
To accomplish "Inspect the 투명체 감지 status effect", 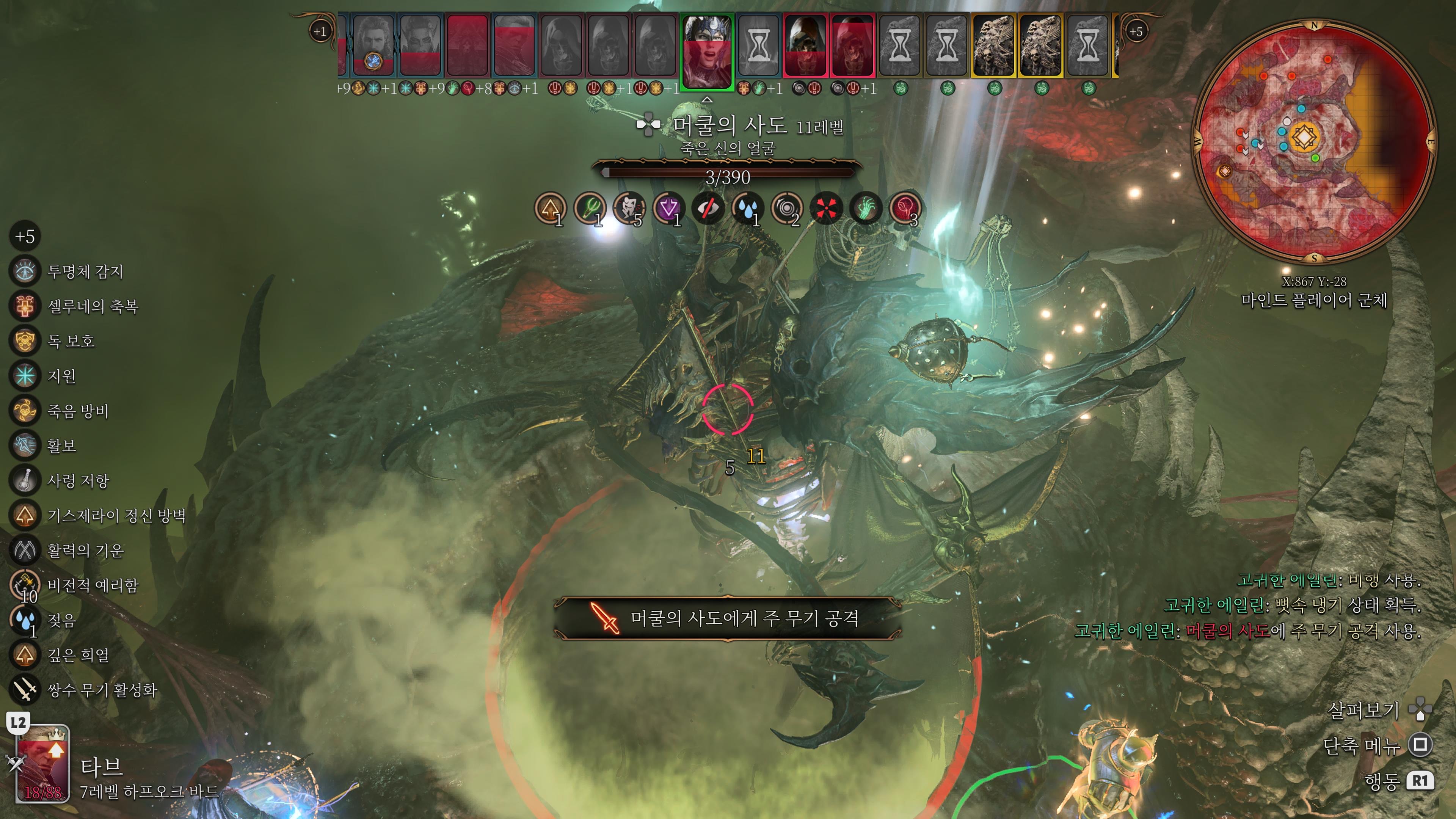I will click(x=25, y=271).
